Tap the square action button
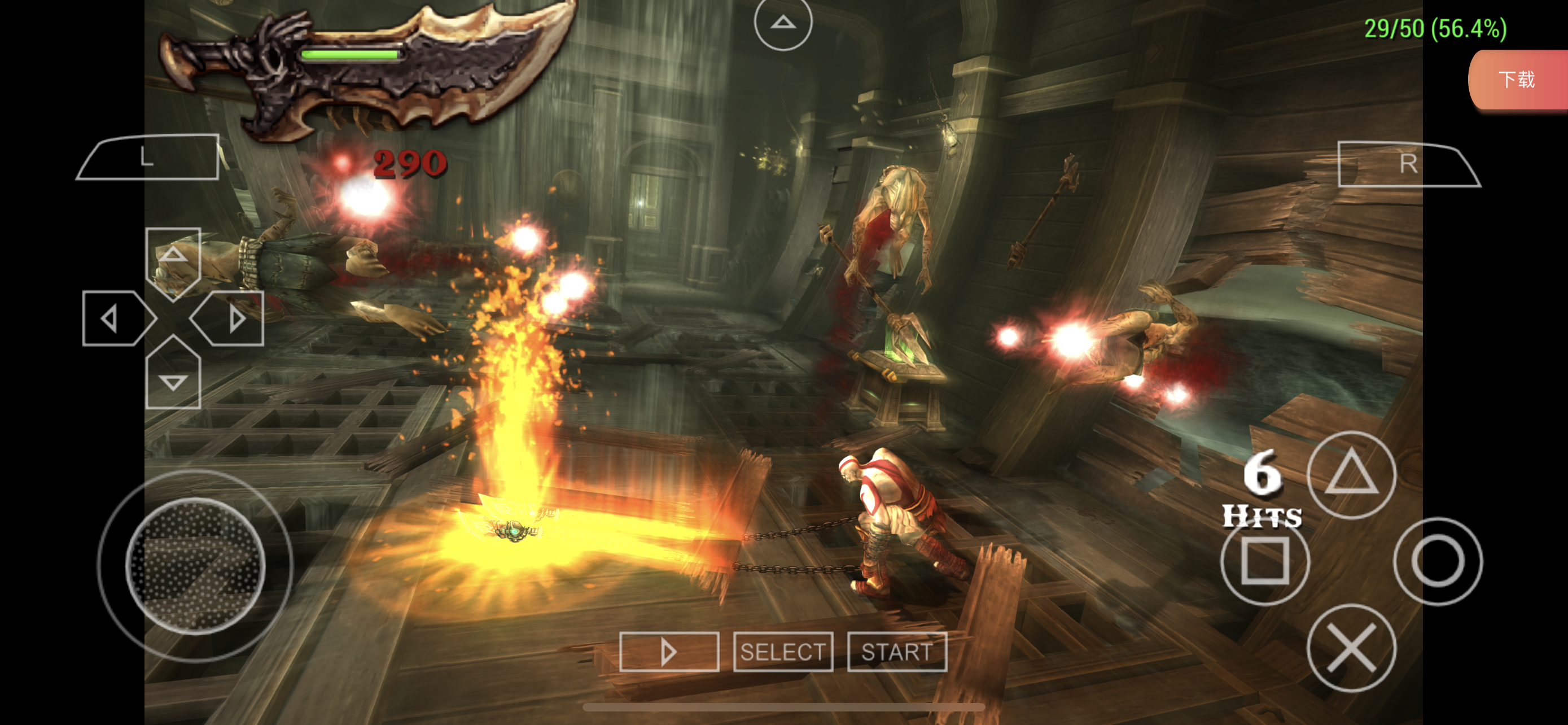 click(1264, 561)
